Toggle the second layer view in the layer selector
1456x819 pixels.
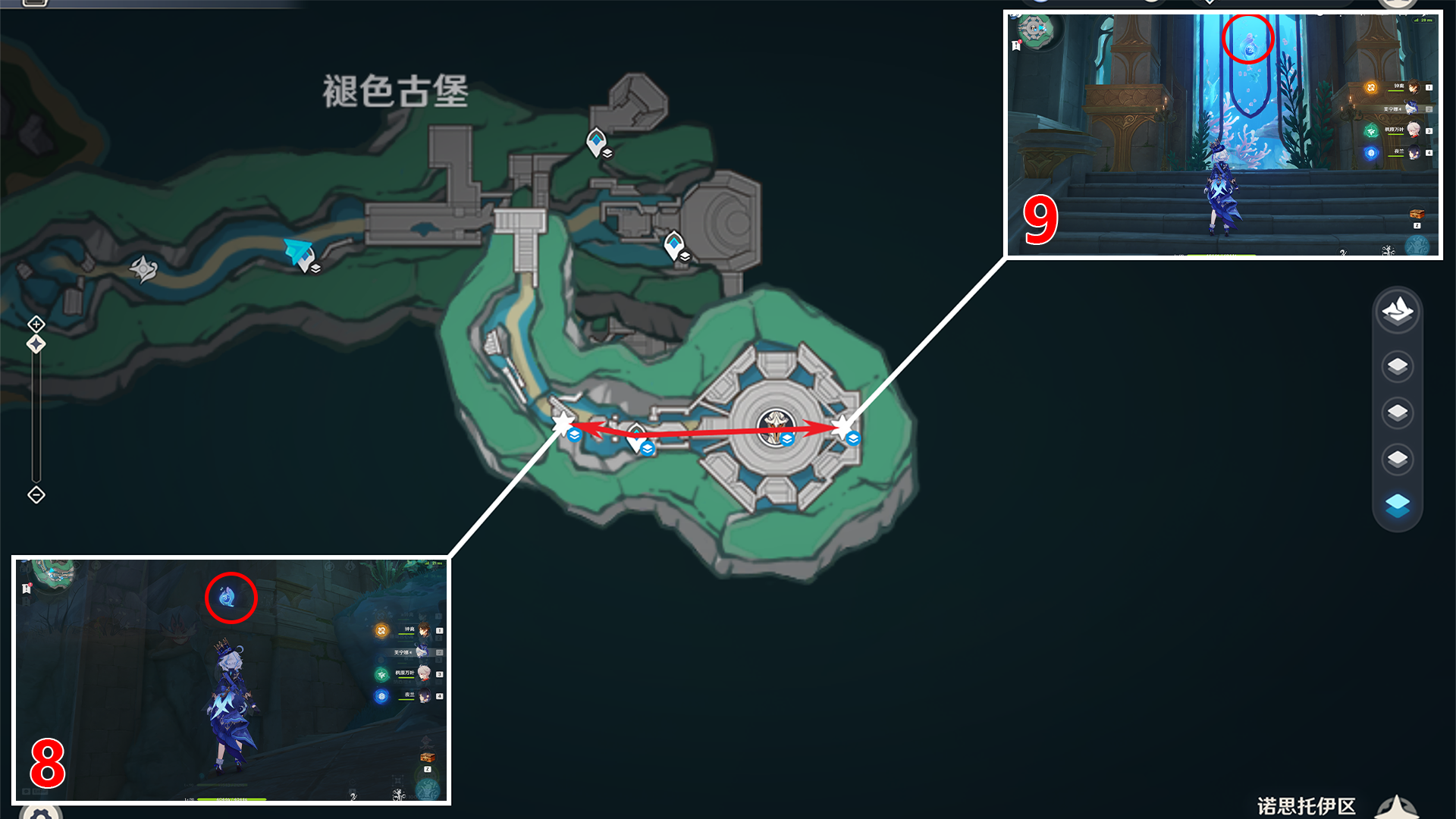tap(1398, 366)
